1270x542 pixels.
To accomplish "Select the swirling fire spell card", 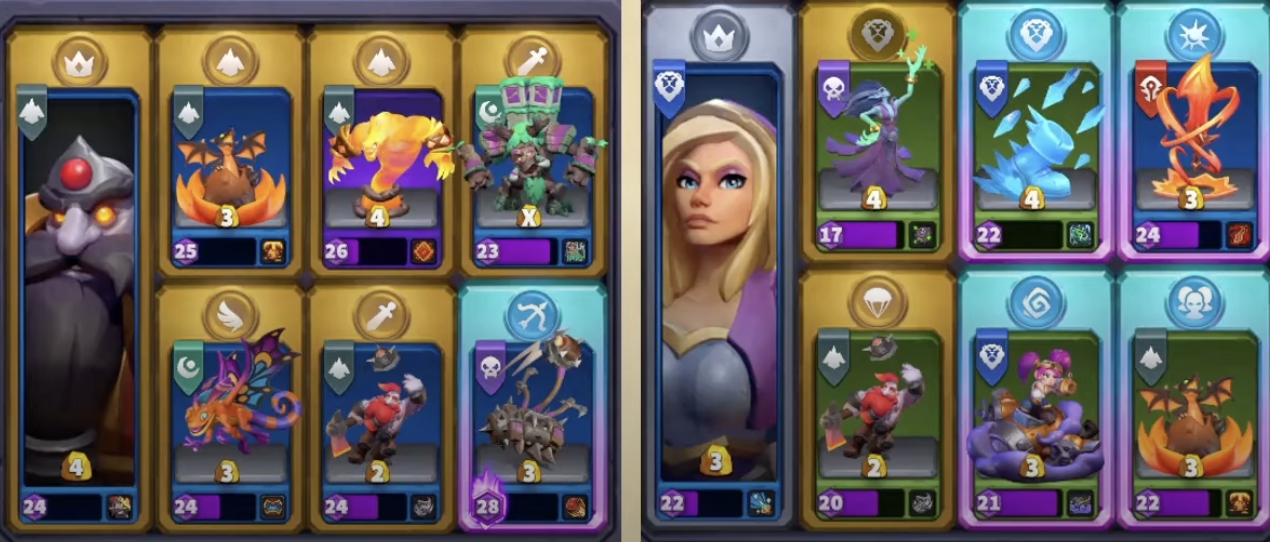I will coord(1193,150).
